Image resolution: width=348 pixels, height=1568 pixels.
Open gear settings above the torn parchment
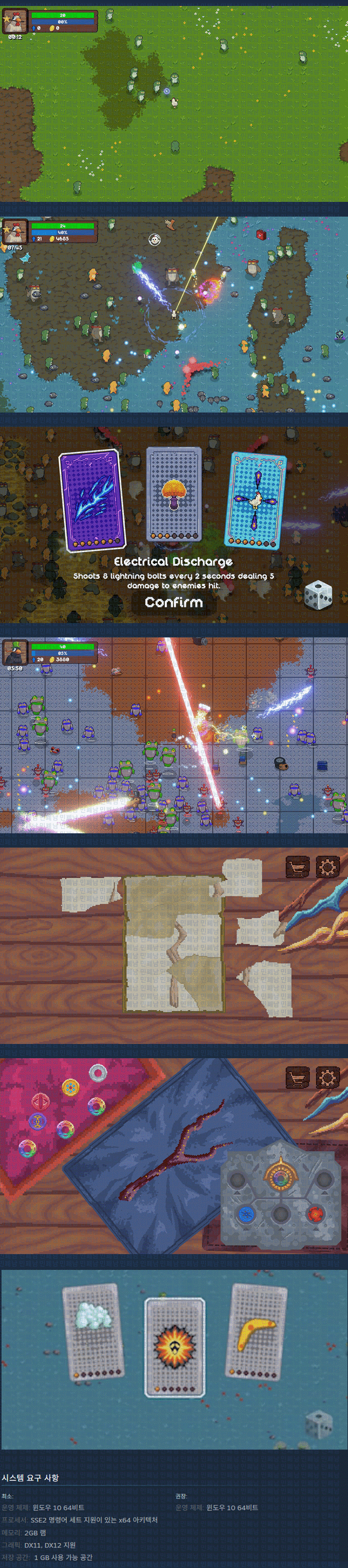327,867
